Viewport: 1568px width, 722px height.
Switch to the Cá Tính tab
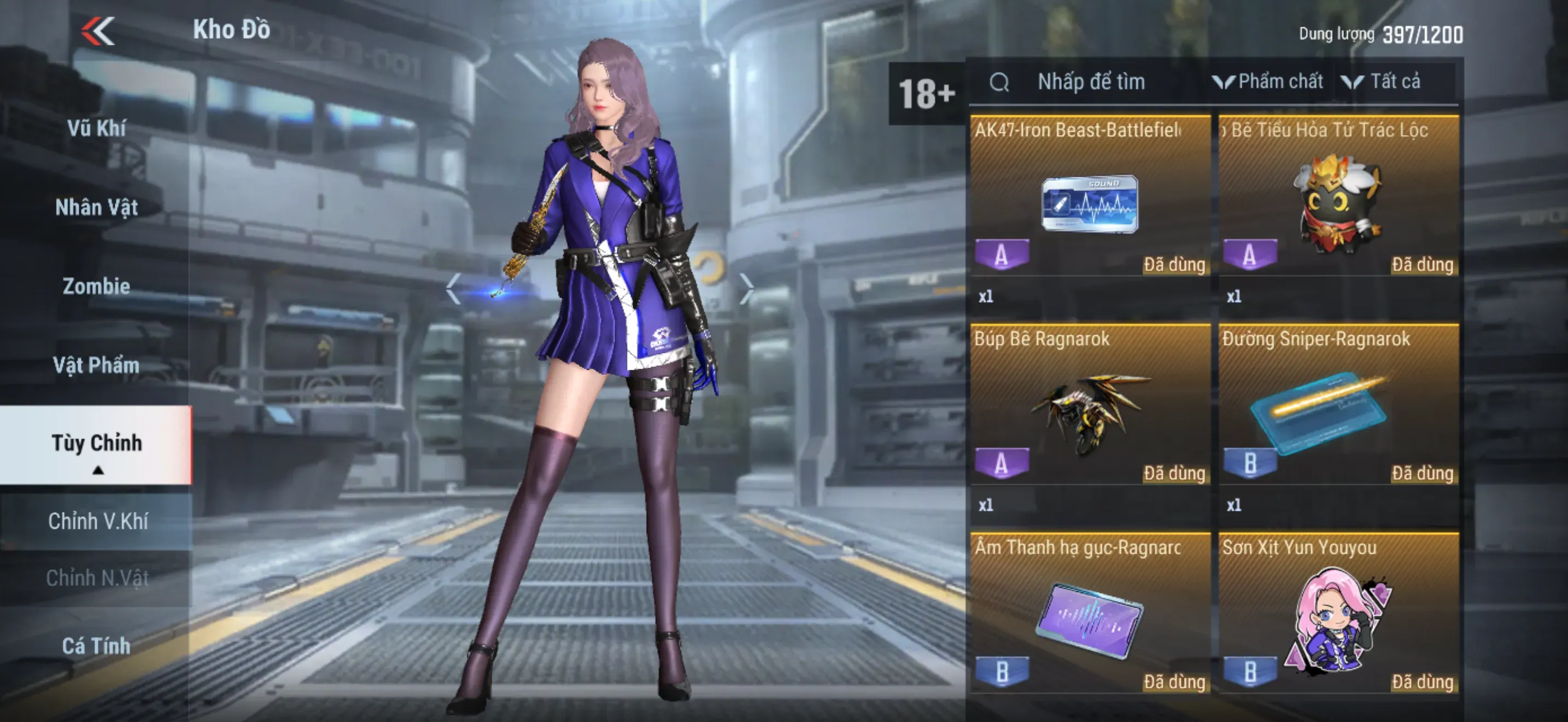(x=96, y=646)
